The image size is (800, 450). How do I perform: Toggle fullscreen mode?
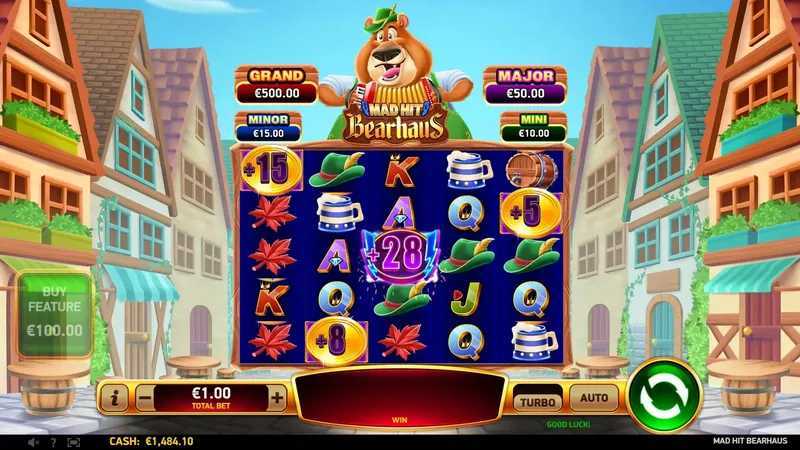coord(73,441)
